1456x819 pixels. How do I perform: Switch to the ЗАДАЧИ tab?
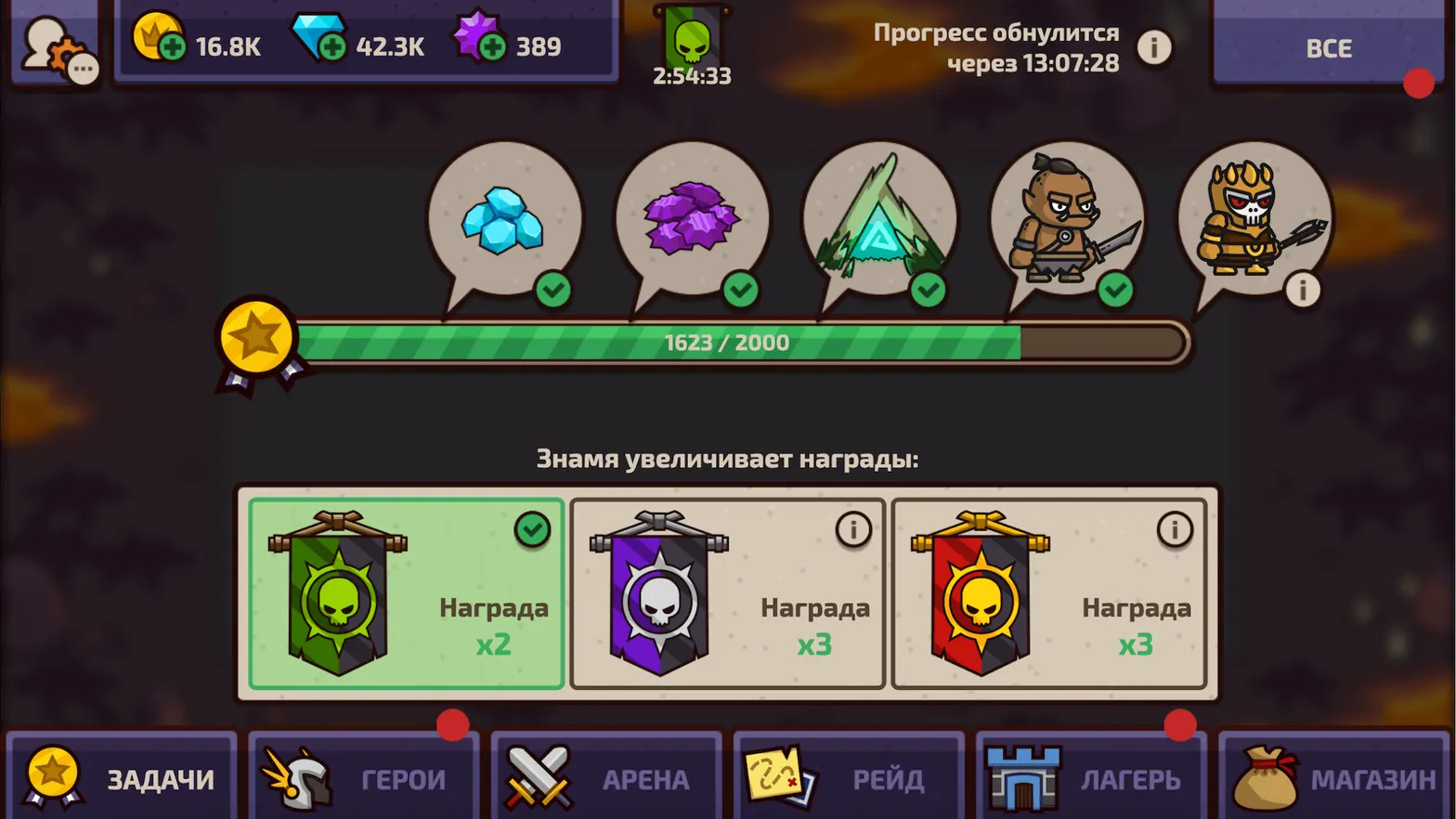point(121,778)
